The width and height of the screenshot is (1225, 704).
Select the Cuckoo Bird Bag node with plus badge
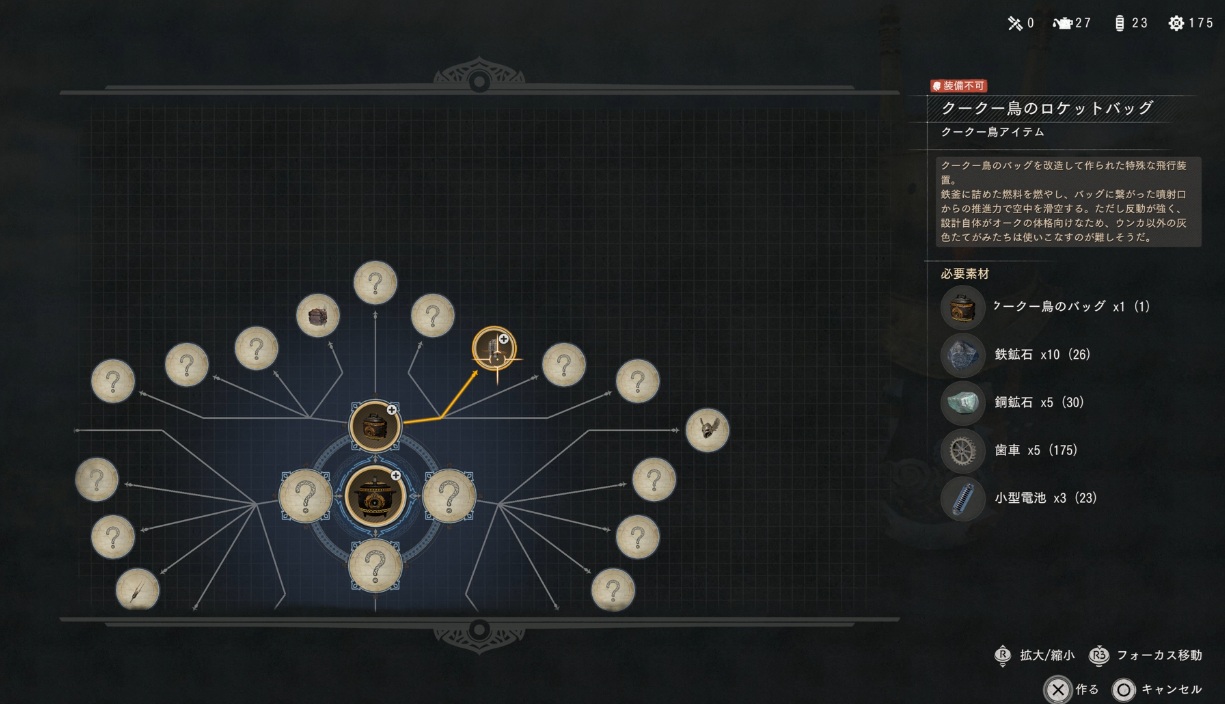point(375,425)
